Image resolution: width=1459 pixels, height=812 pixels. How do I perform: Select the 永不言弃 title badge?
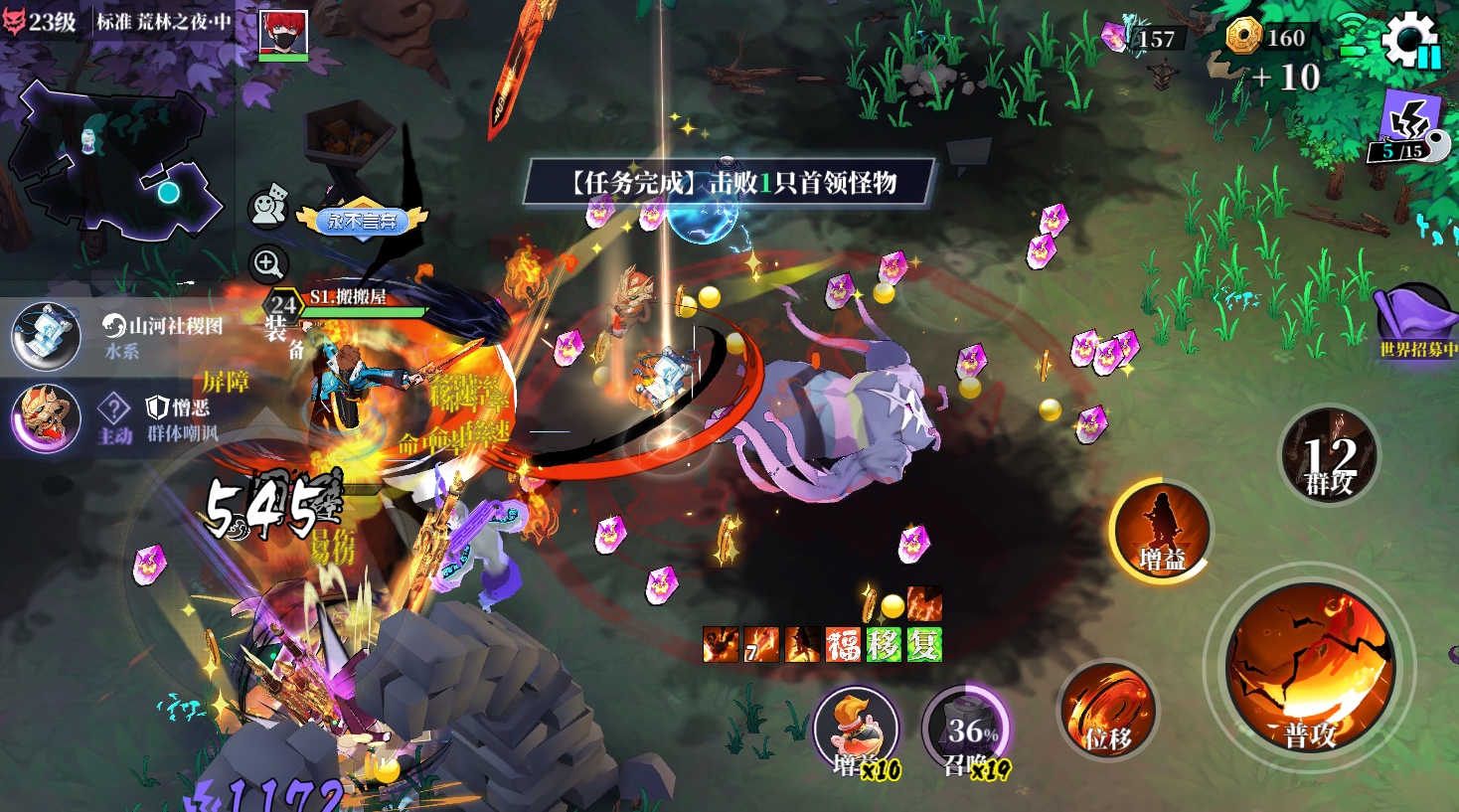pyautogui.click(x=362, y=221)
